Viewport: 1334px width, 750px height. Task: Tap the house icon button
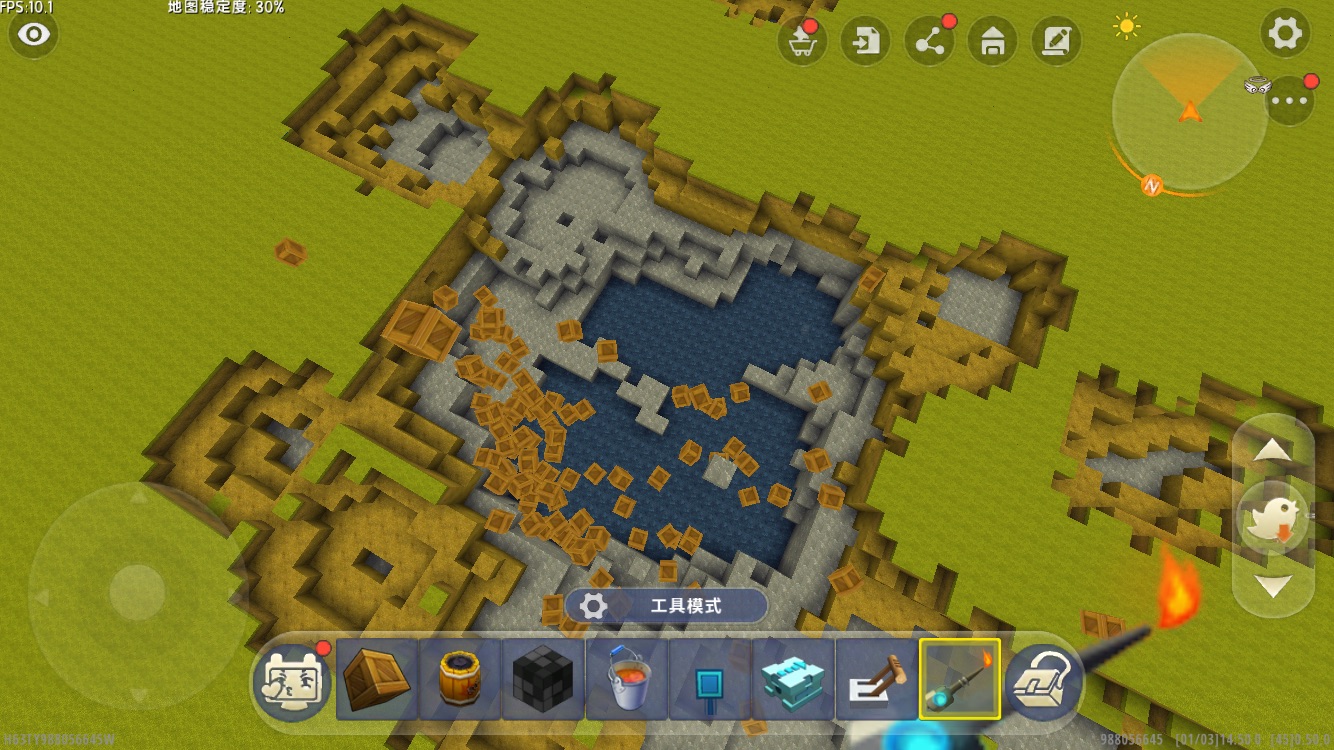993,41
